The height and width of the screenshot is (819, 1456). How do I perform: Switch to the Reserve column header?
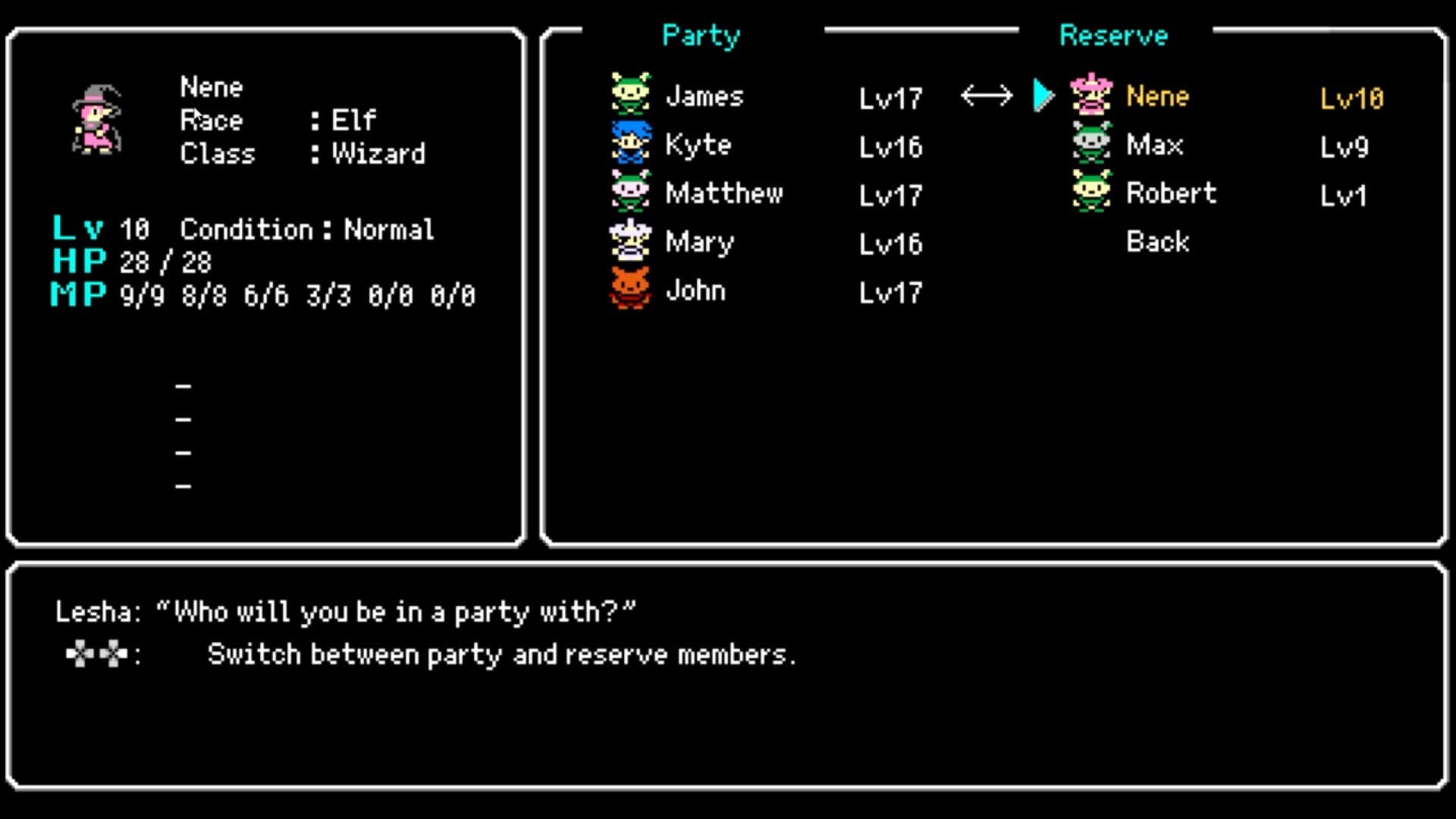point(1112,35)
